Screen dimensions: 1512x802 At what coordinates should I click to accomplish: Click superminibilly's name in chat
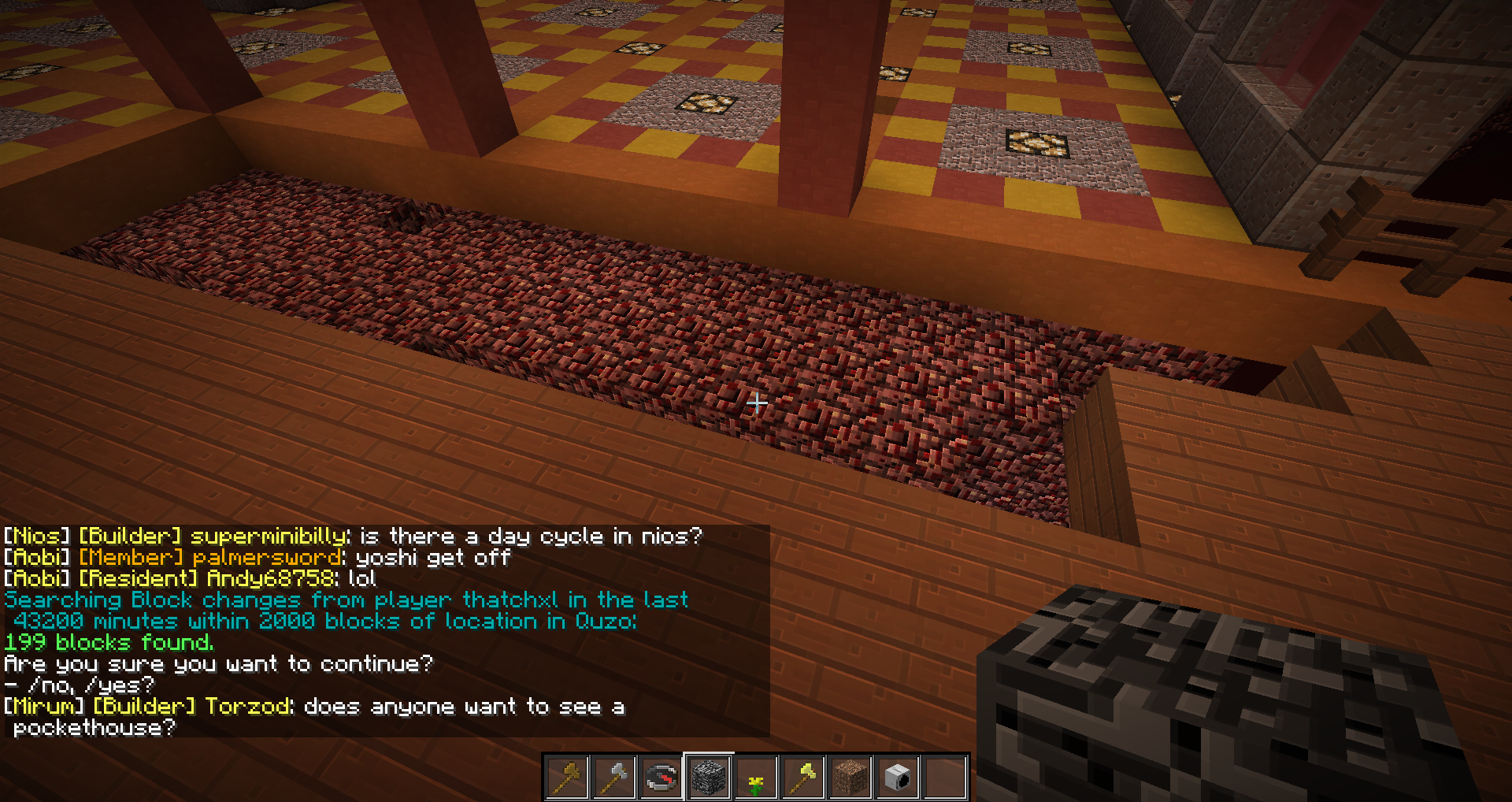(x=269, y=537)
